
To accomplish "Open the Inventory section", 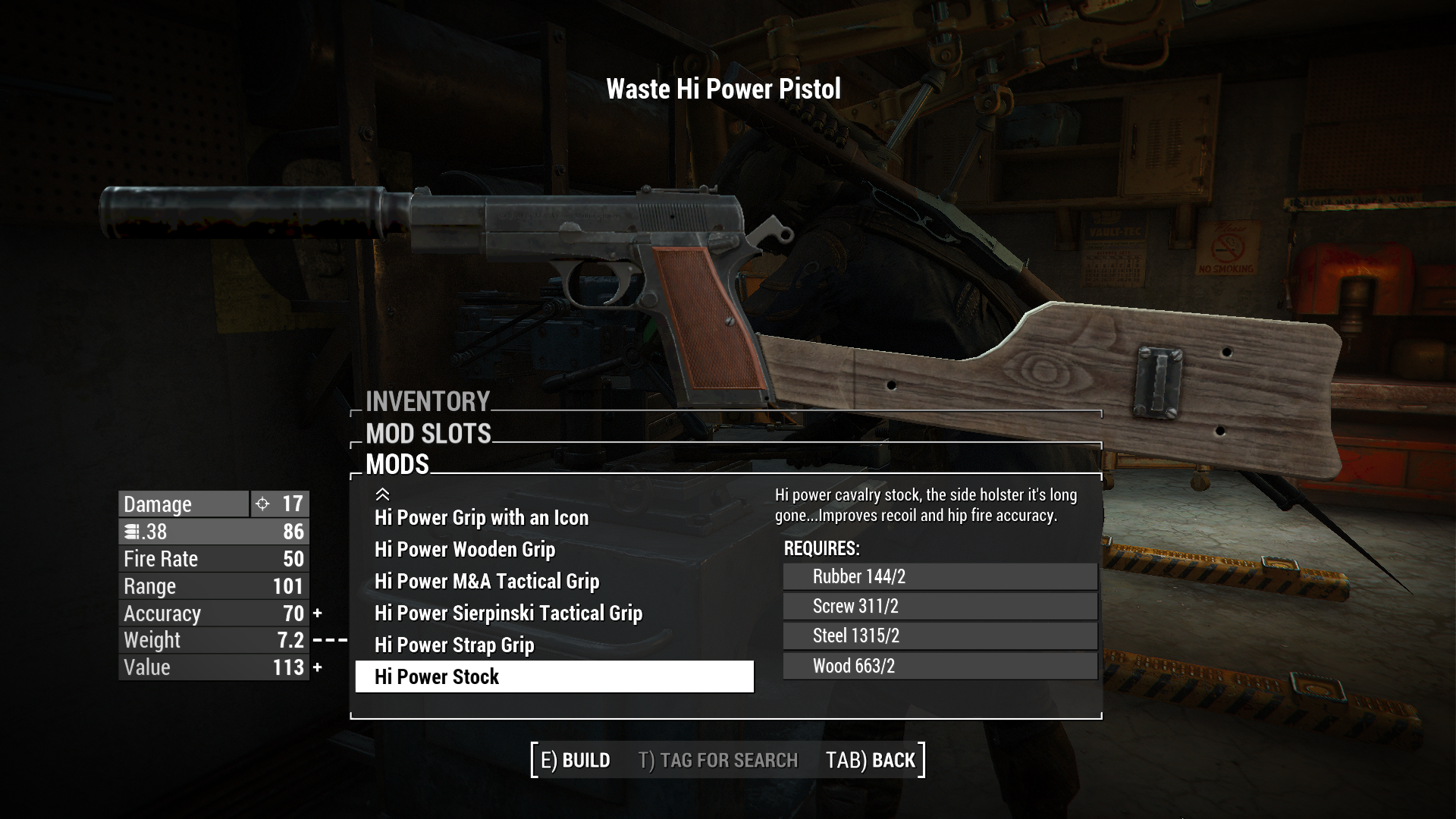I will [x=428, y=401].
